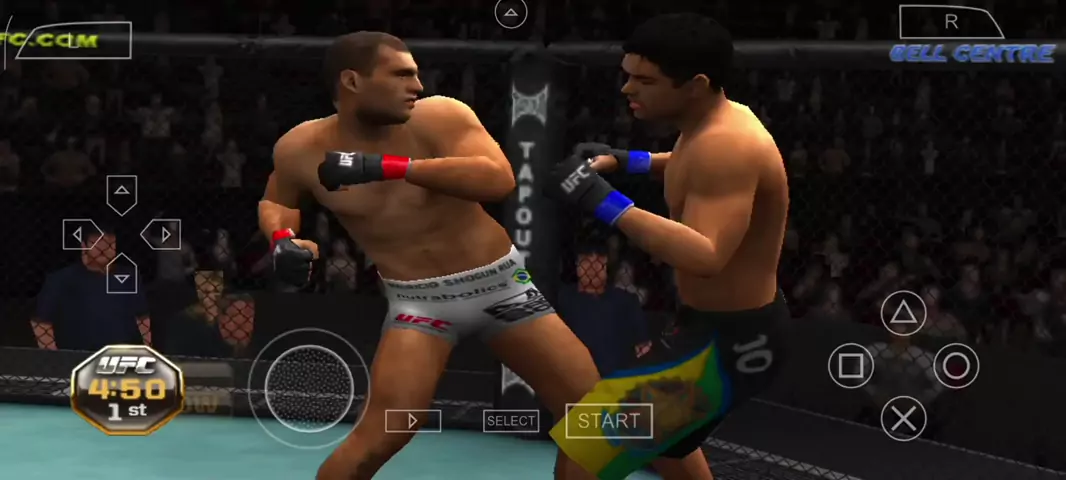The width and height of the screenshot is (1066, 480).
Task: Tap the circle action button
Action: [x=956, y=366]
